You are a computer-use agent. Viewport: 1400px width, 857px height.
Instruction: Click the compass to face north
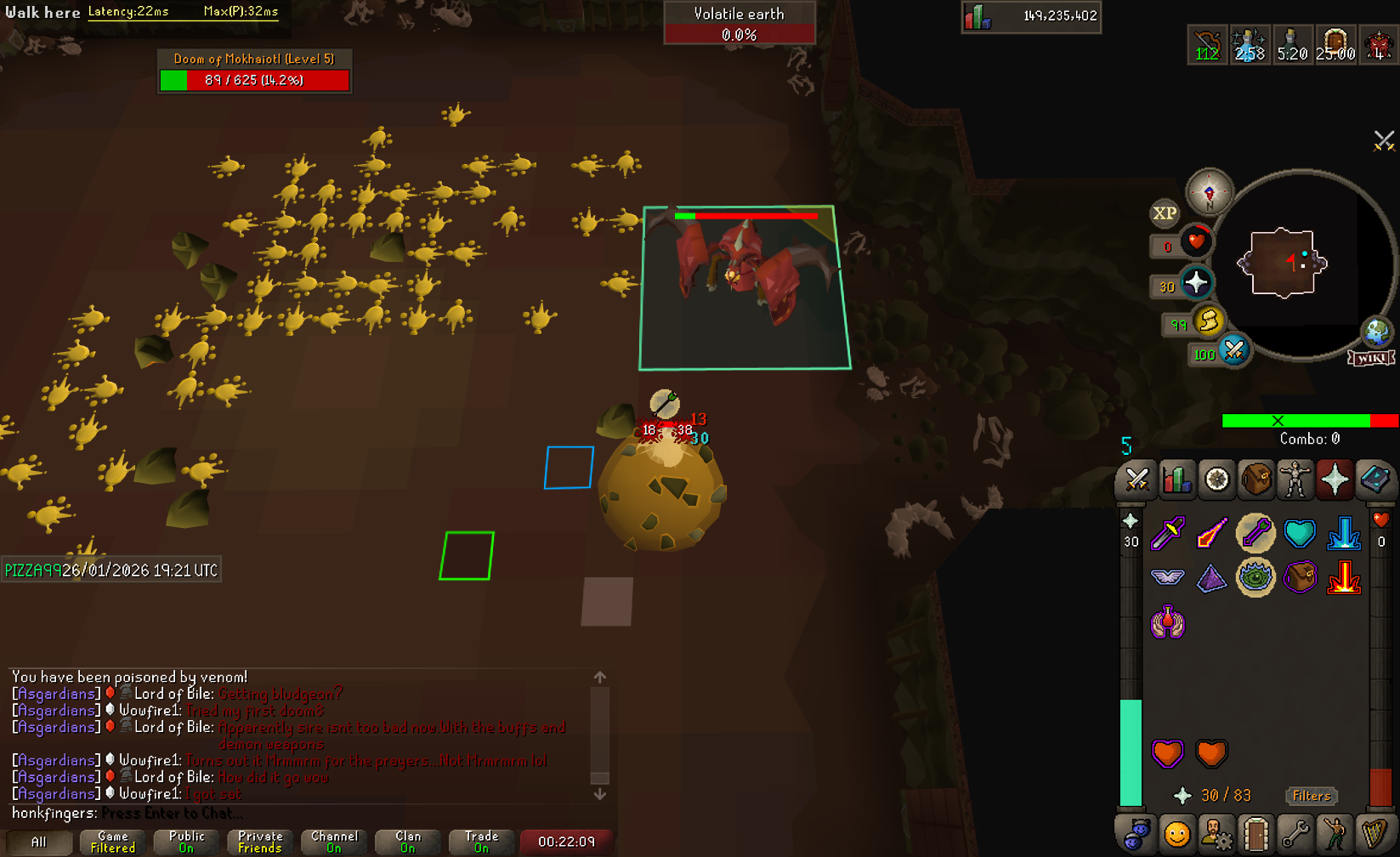click(x=1209, y=191)
